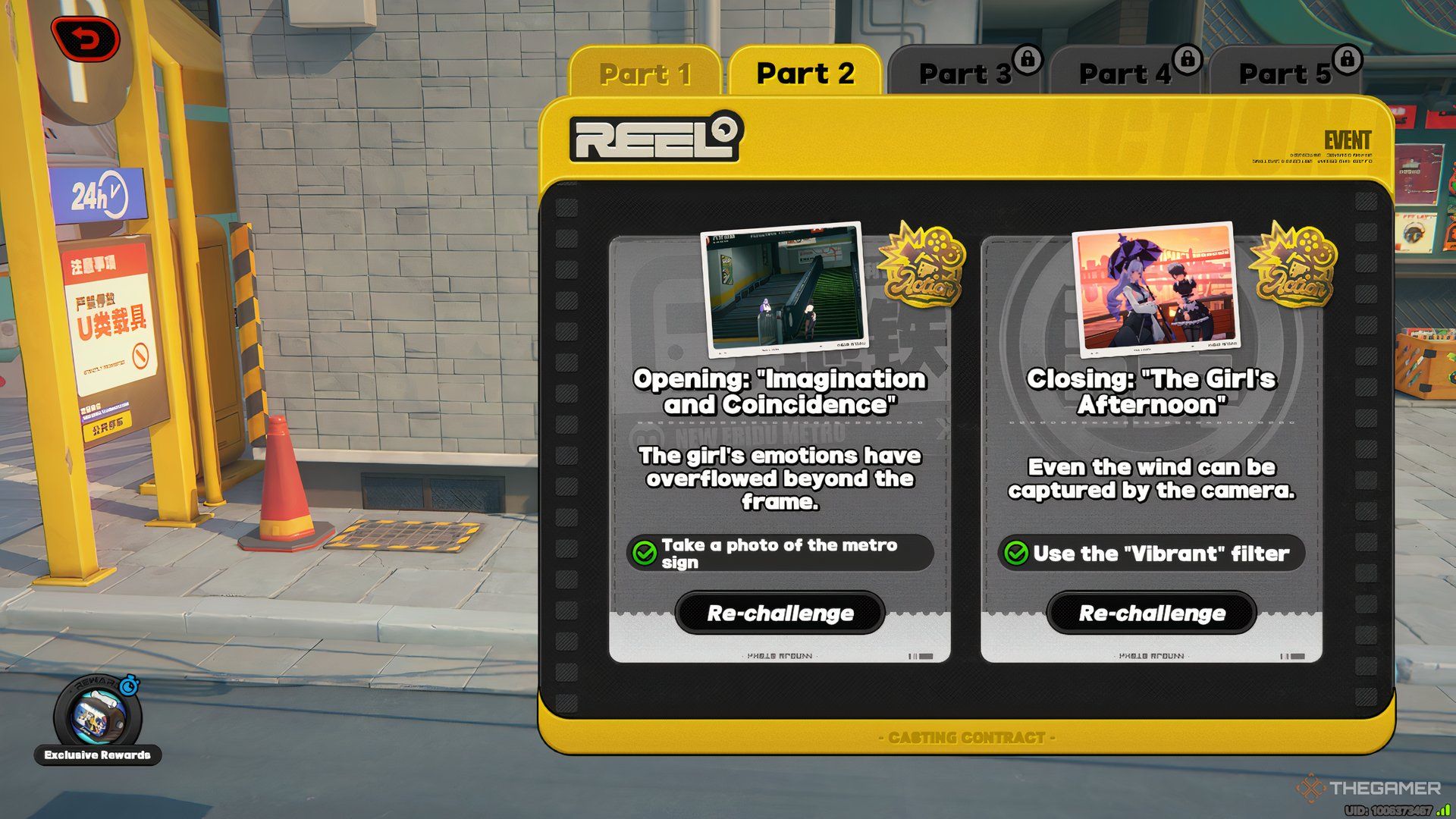
Task: Choose the locked Part 4 tab
Action: point(1125,74)
